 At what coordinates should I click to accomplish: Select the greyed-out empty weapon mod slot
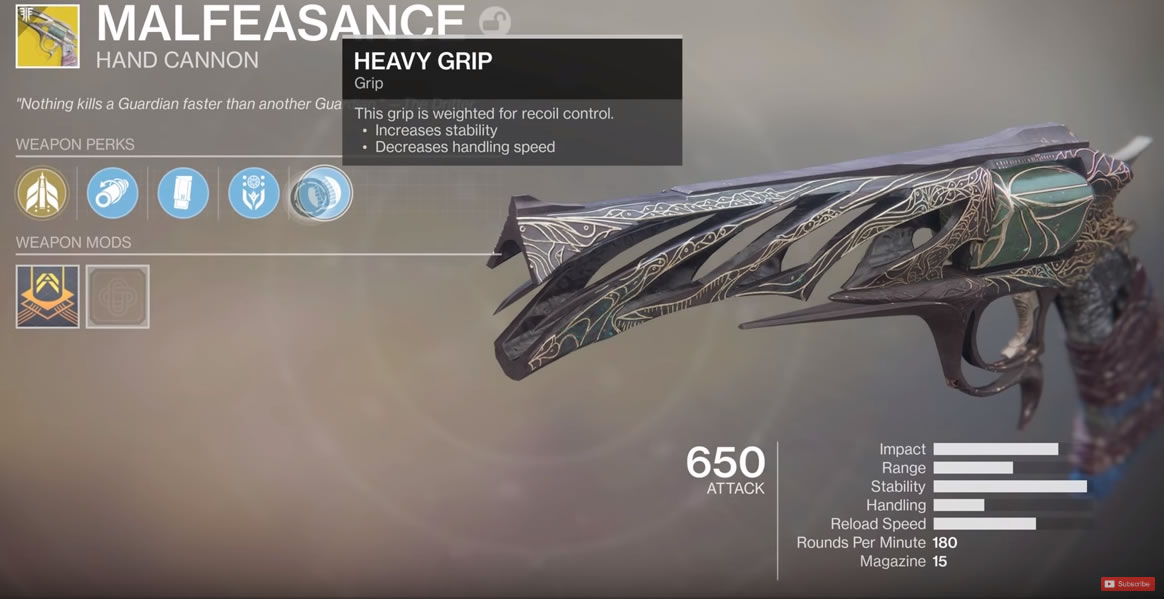tap(118, 296)
